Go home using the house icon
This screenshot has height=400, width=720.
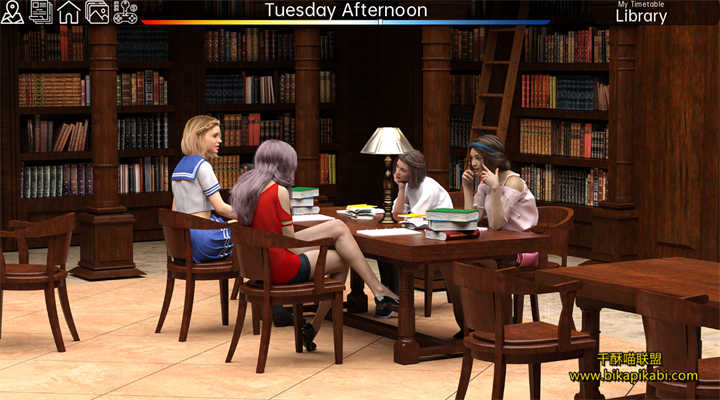pyautogui.click(x=69, y=12)
